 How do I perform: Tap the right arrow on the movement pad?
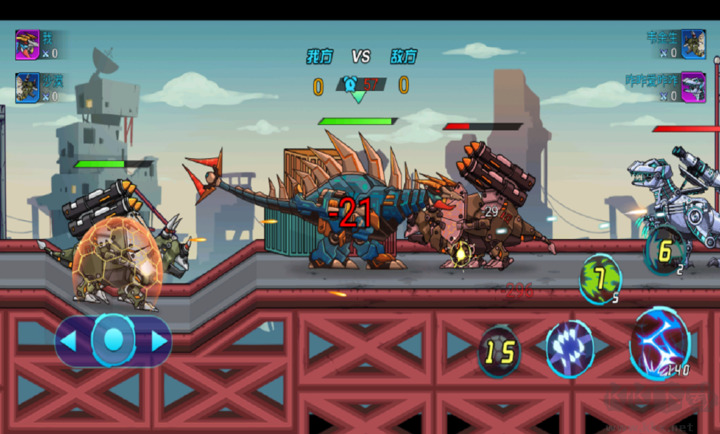(x=158, y=341)
